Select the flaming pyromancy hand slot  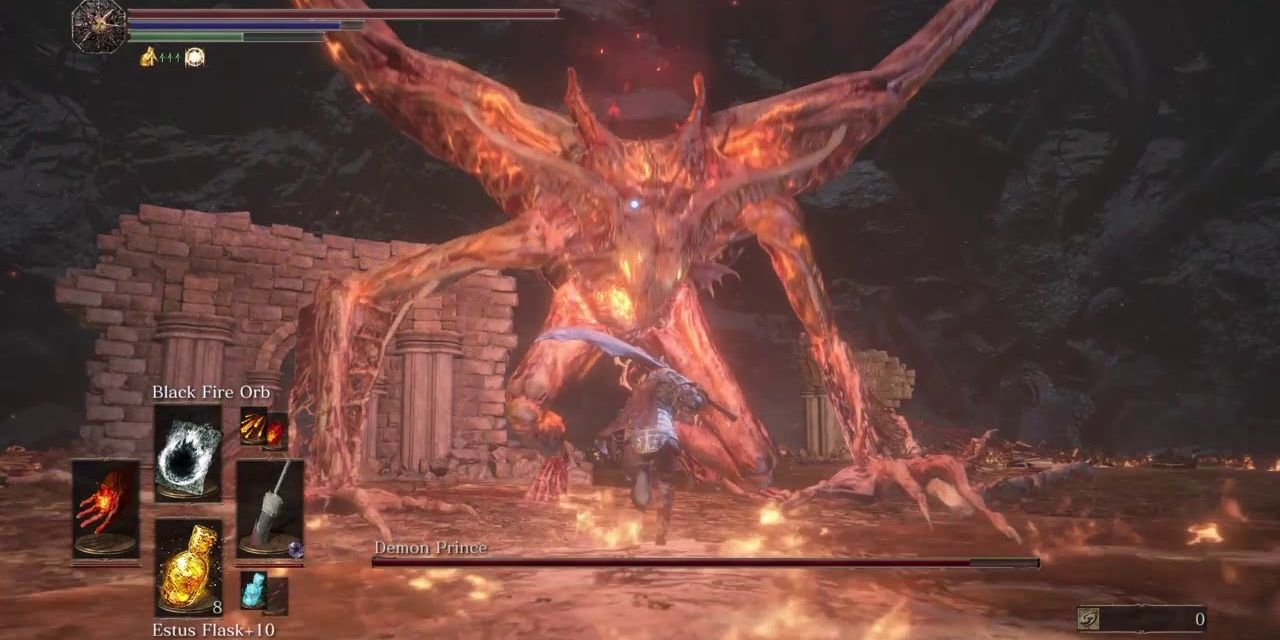[x=106, y=509]
